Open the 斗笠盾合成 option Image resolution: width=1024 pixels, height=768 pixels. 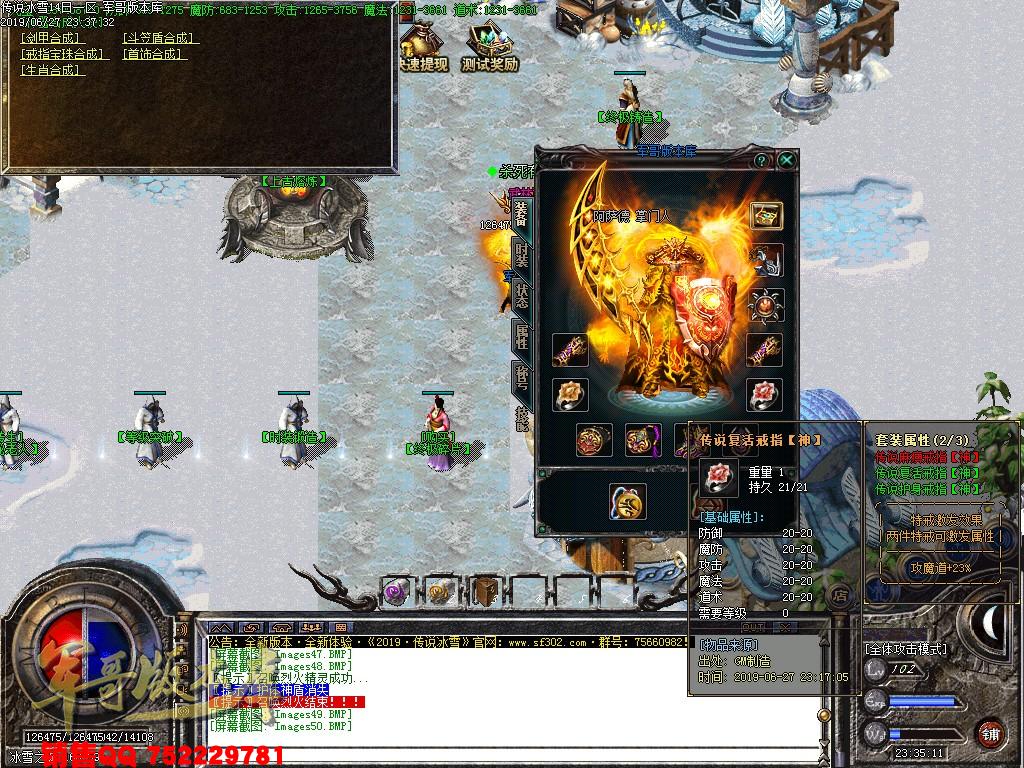click(160, 38)
